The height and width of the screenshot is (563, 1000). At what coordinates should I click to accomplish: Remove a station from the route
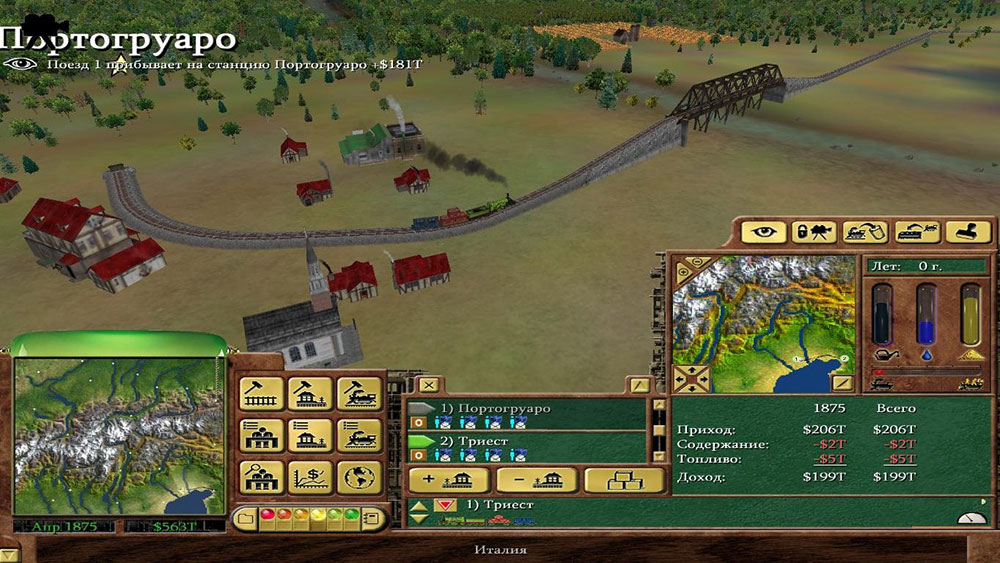[536, 480]
